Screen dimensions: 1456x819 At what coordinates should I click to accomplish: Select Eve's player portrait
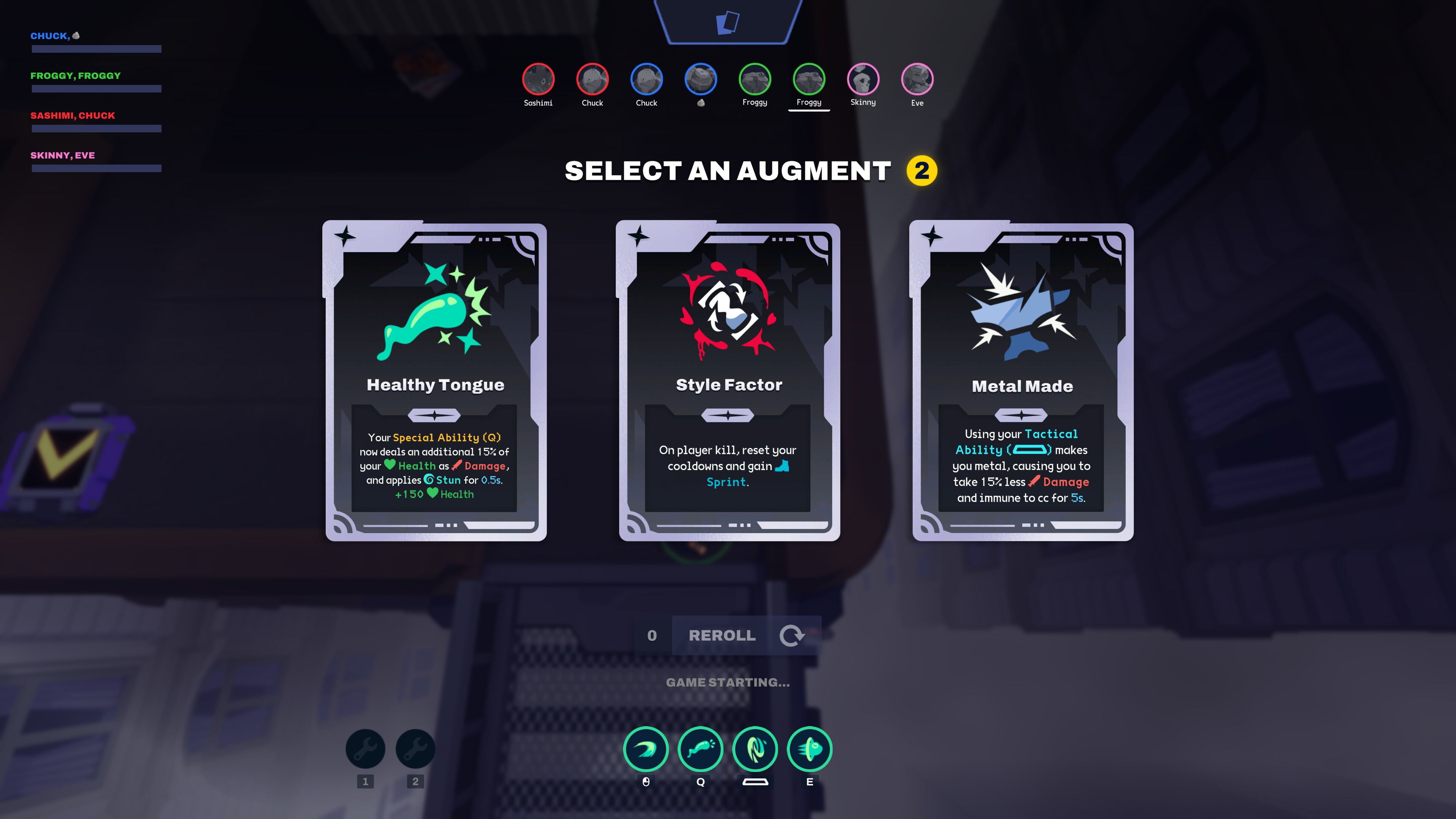tap(917, 79)
